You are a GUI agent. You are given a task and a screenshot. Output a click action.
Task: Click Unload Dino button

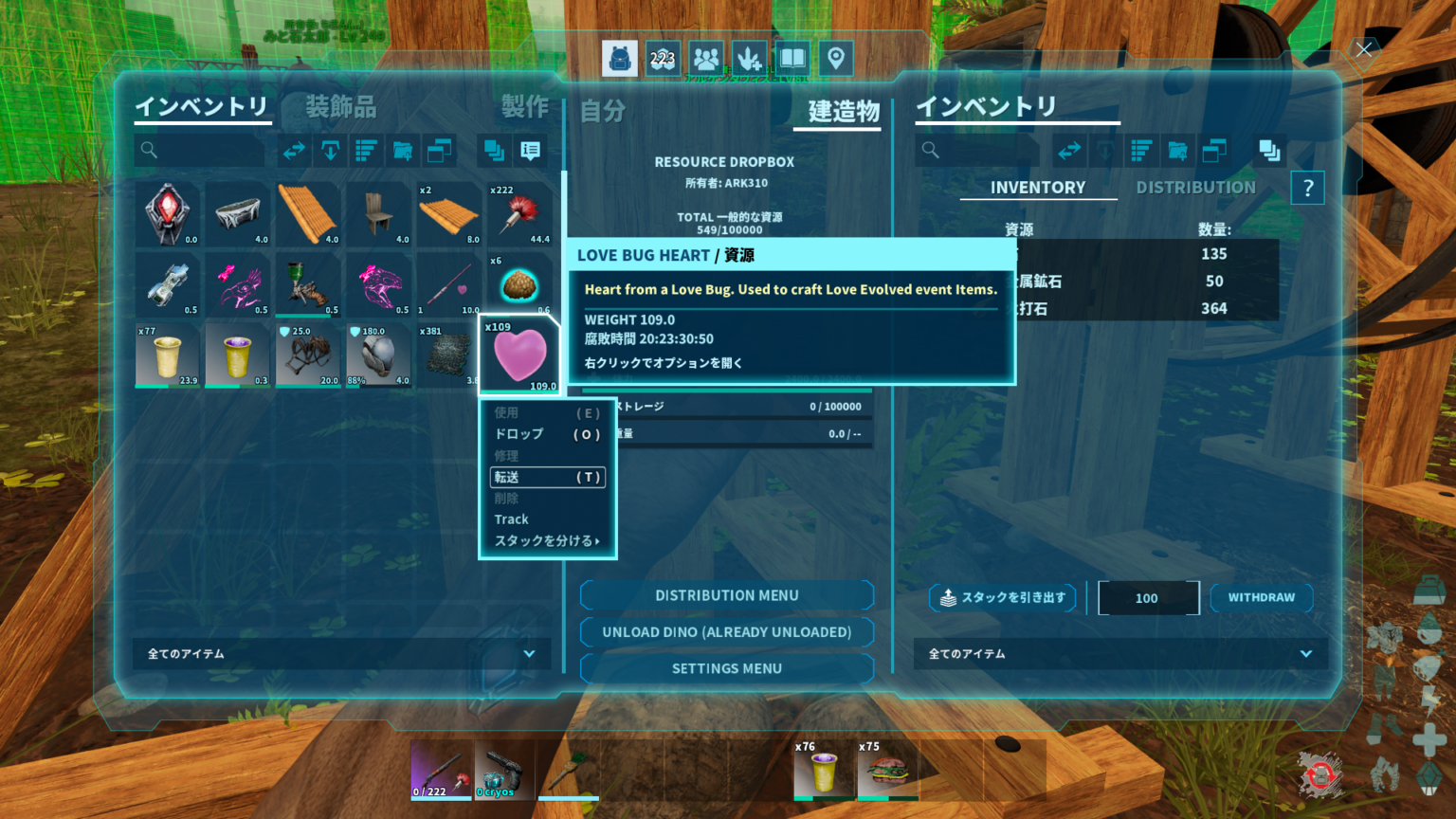coord(726,632)
